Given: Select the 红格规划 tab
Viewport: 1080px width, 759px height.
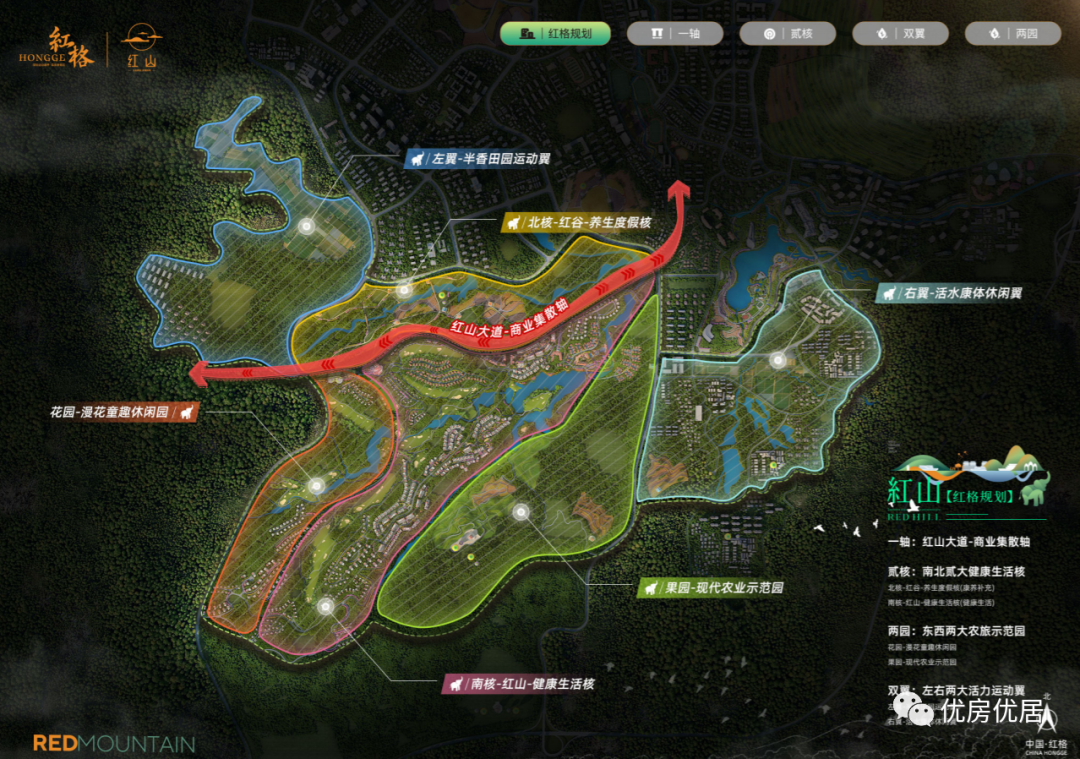Looking at the screenshot, I should [x=556, y=33].
